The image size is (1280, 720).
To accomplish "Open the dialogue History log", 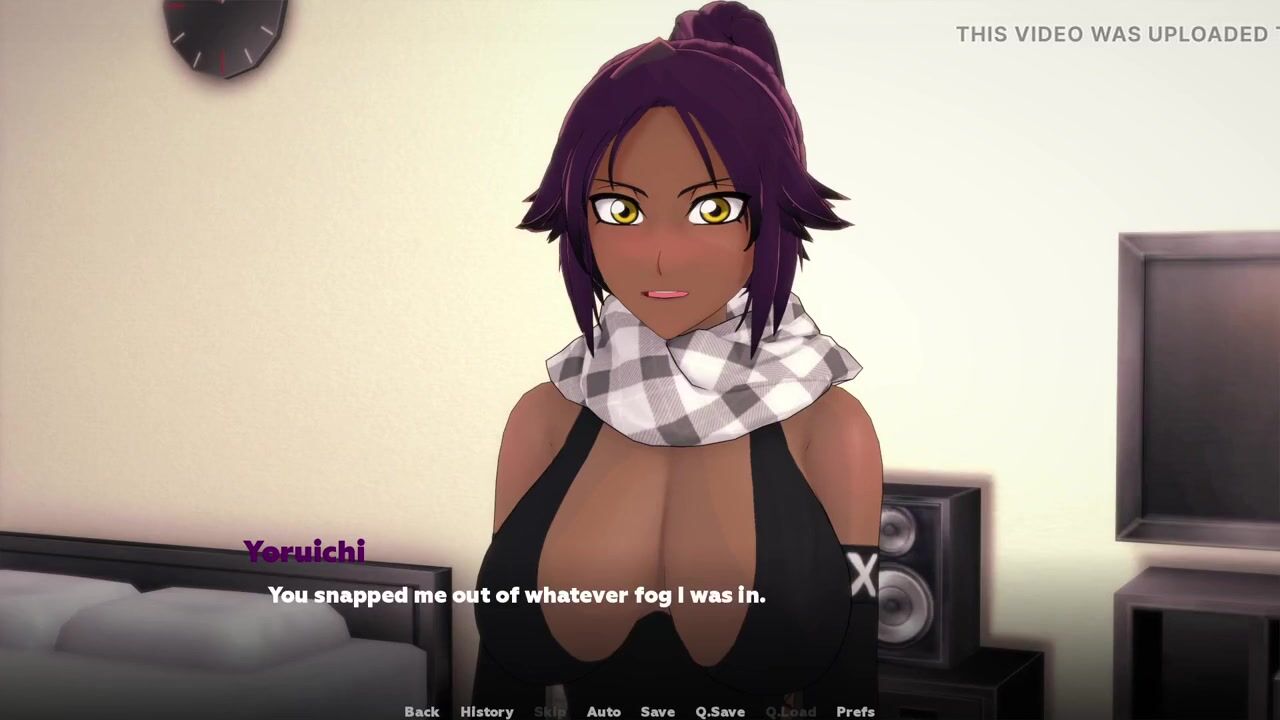I will pyautogui.click(x=486, y=711).
